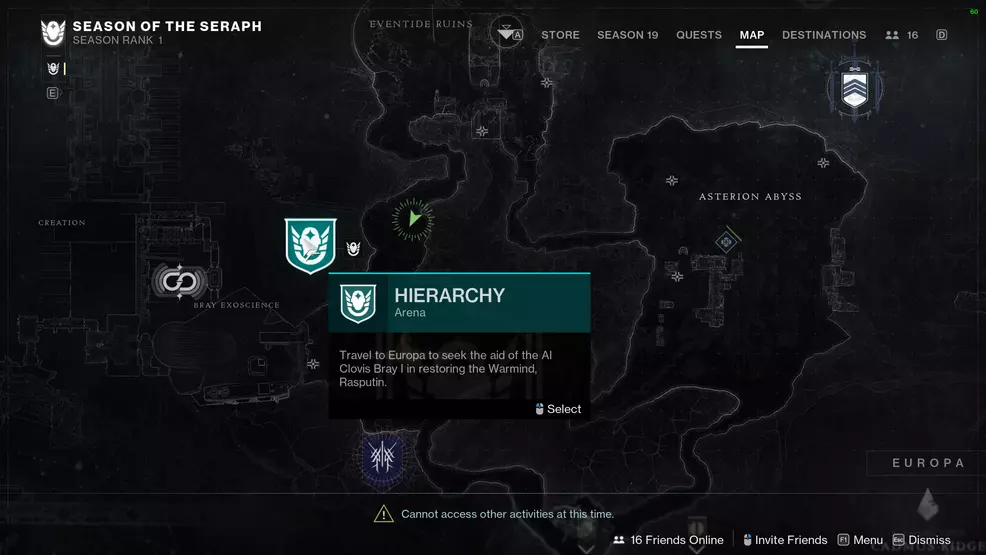Select the Map tab
The image size is (986, 555).
[x=751, y=35]
